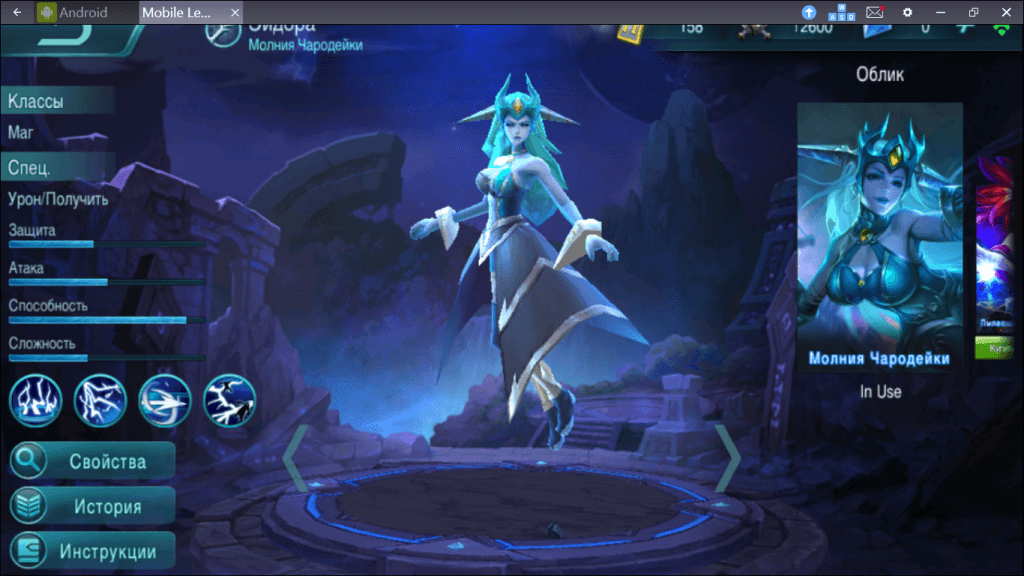Click the green buy button under second skin
Viewport: 1024px width, 576px height.
pyautogui.click(x=994, y=352)
